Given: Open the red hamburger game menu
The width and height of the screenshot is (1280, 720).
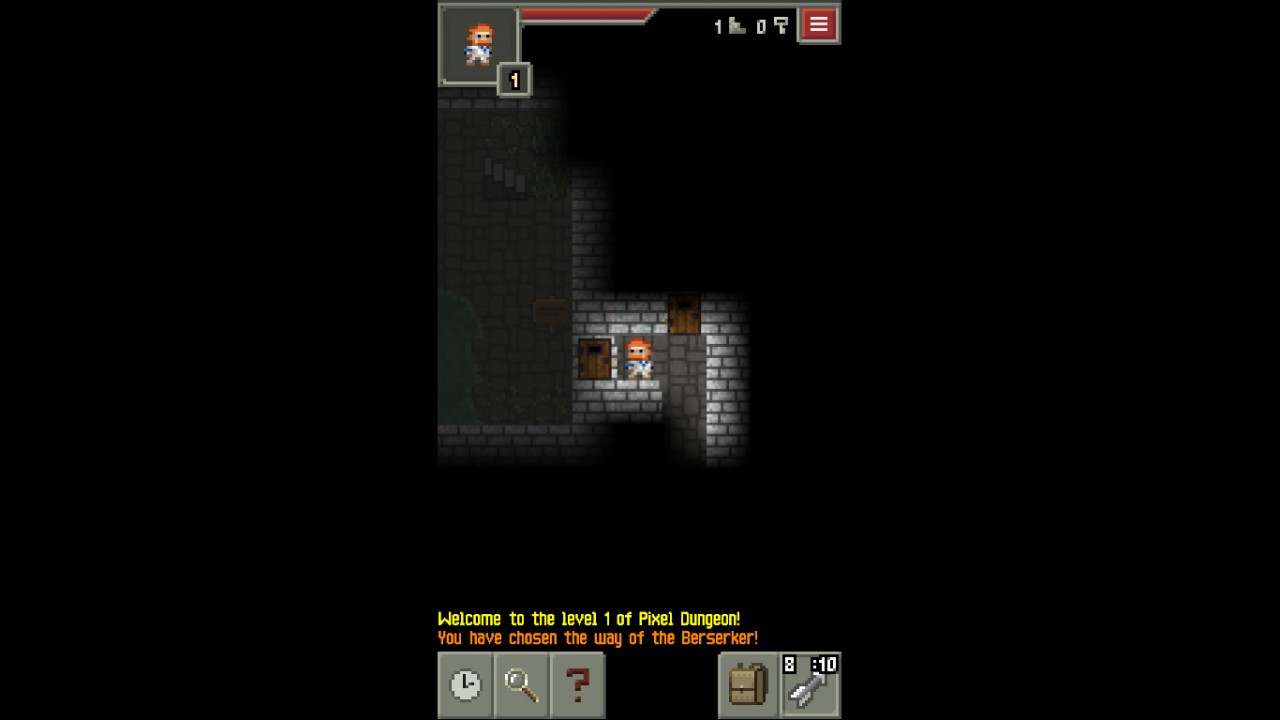Looking at the screenshot, I should click(x=818, y=26).
